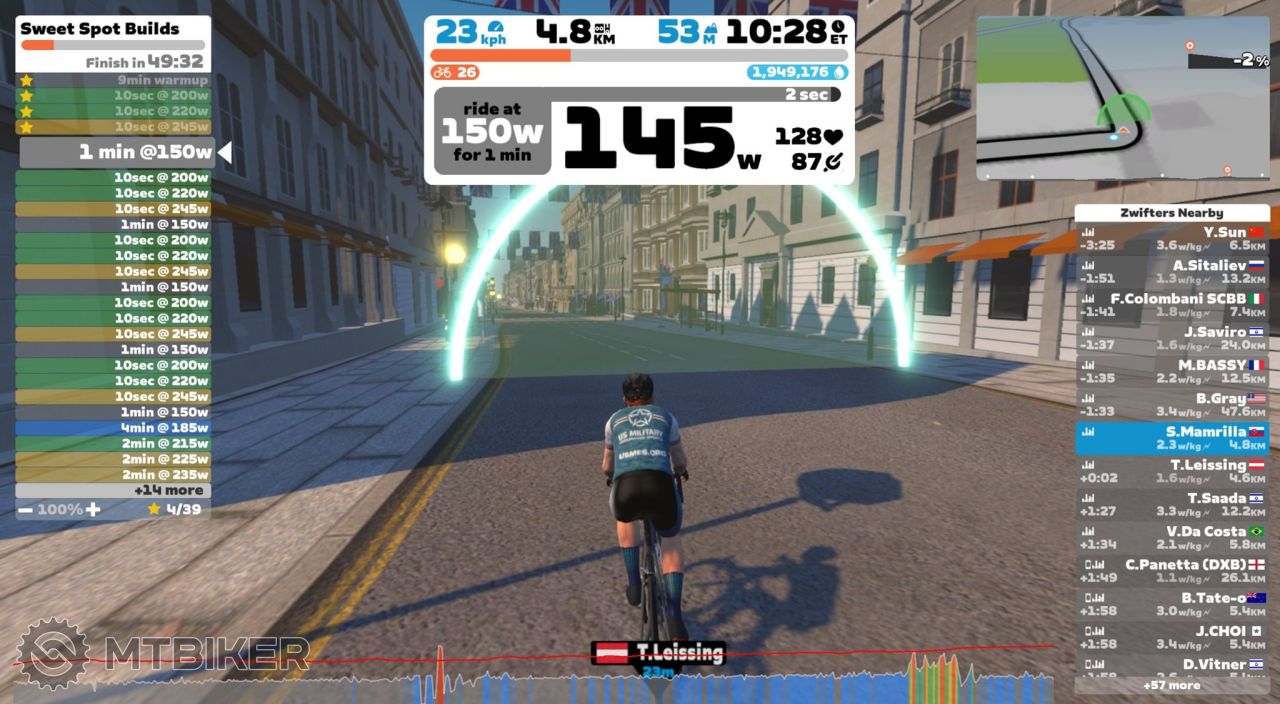
Task: Choose T.Saada from Zwifters Nearby
Action: [1172, 504]
